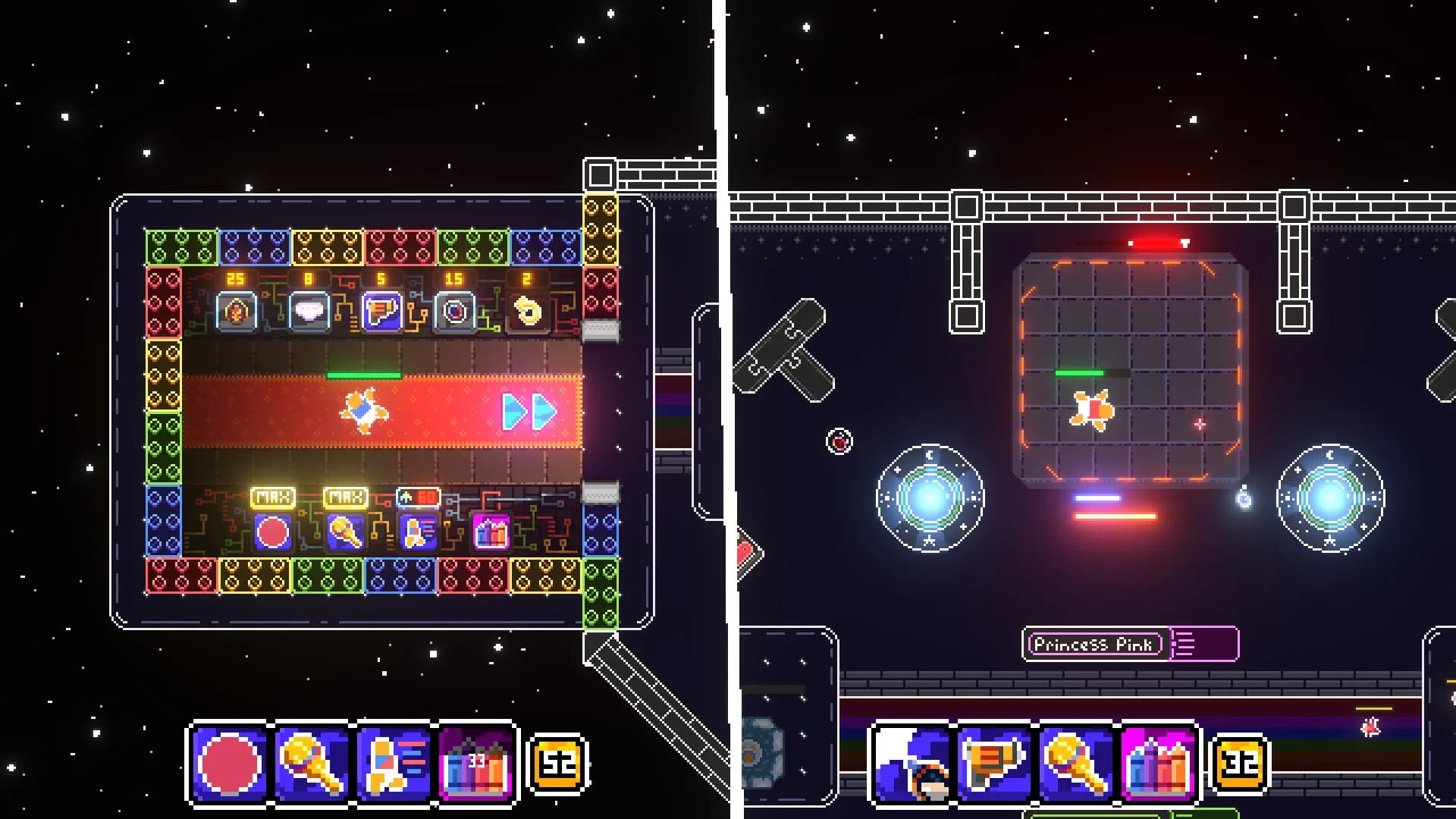
Task: Select the right player's crayon box slot
Action: point(1158,763)
